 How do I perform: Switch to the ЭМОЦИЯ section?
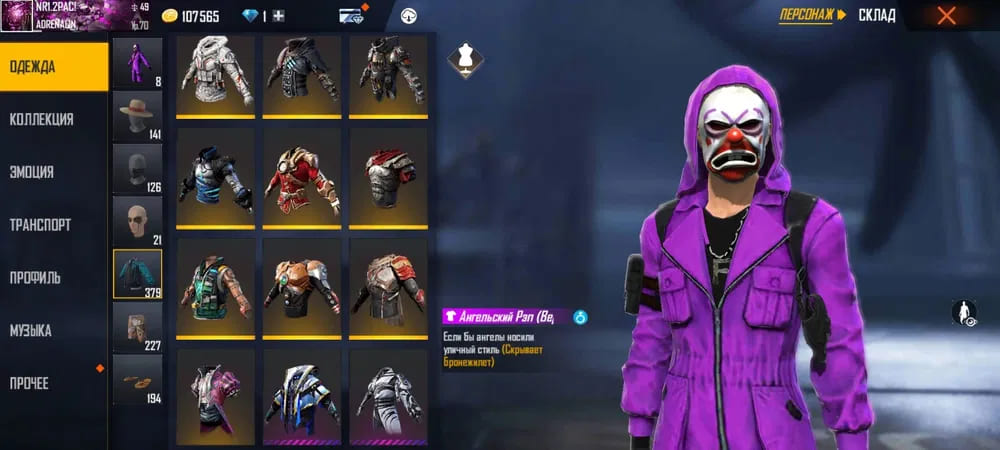pos(32,172)
